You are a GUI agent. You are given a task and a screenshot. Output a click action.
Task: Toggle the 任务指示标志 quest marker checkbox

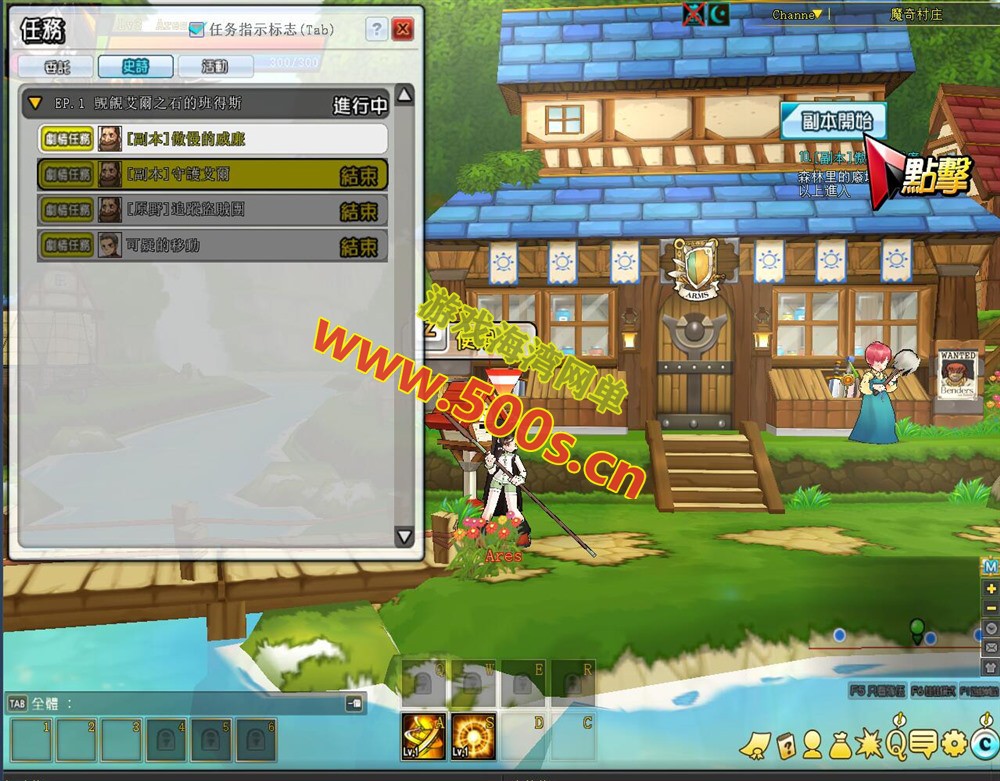[197, 30]
